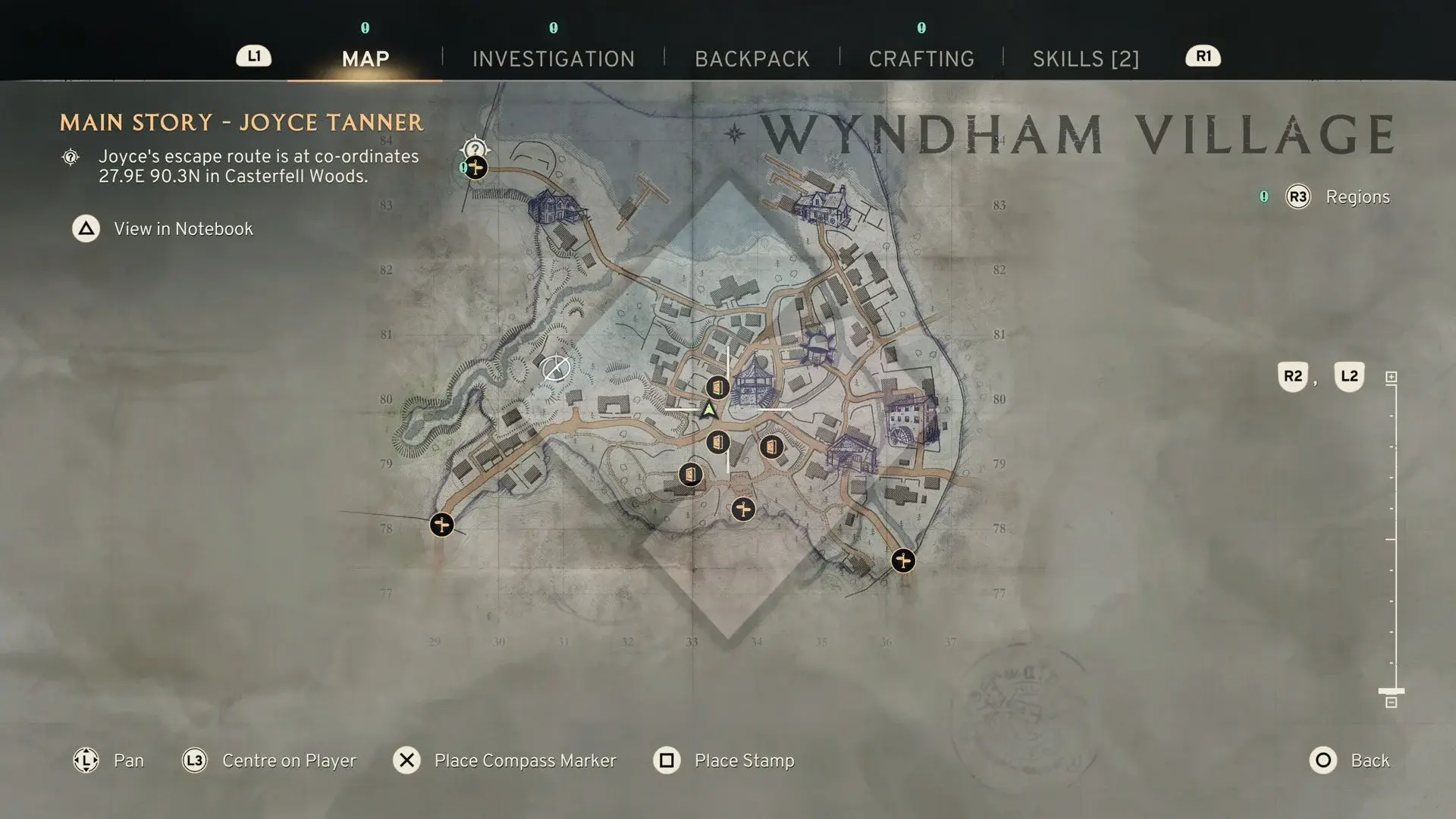Zoom out with the minus button
This screenshot has height=819, width=1456.
tap(1391, 703)
